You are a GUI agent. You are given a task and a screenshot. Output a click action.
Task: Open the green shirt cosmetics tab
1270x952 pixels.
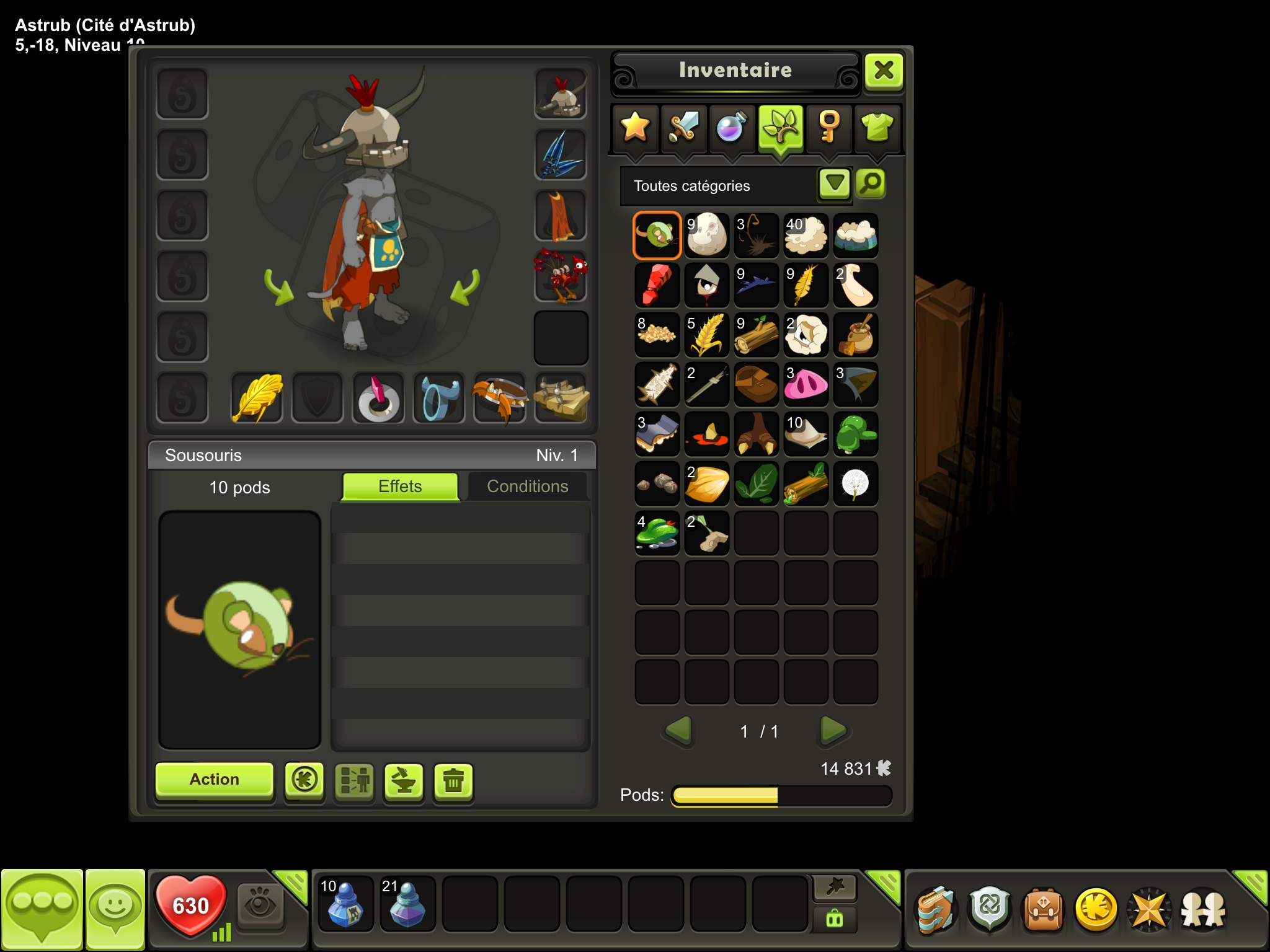click(877, 127)
